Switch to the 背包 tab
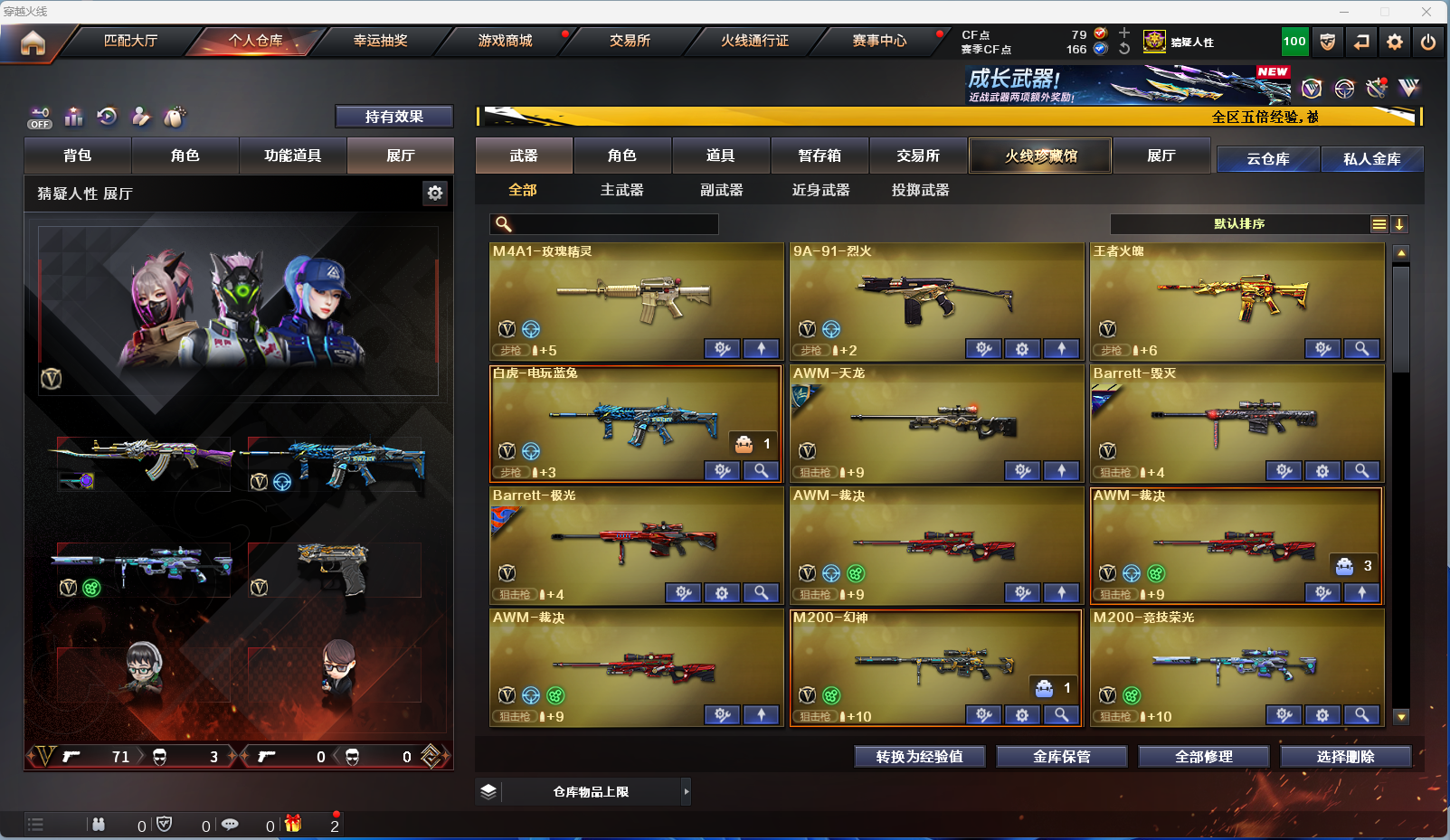This screenshot has height=840, width=1450. 78,156
